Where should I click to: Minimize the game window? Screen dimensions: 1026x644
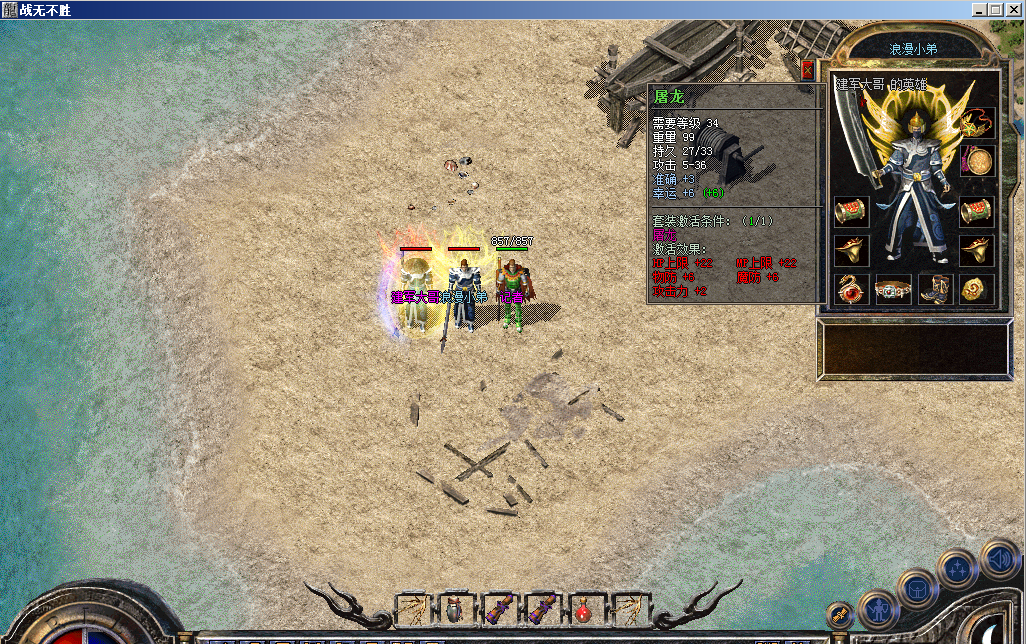[x=980, y=9]
